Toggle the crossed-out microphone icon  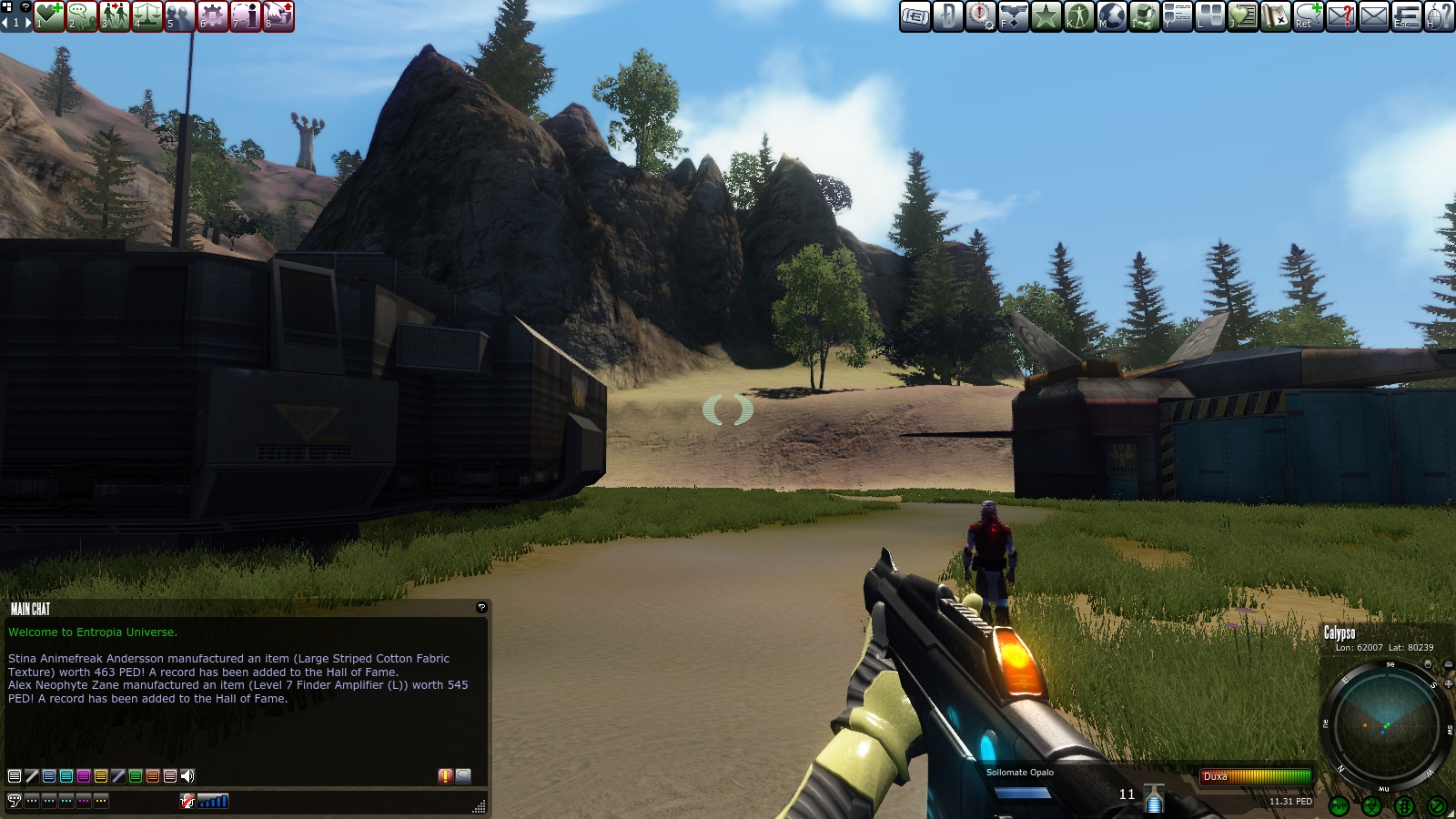pyautogui.click(x=186, y=802)
